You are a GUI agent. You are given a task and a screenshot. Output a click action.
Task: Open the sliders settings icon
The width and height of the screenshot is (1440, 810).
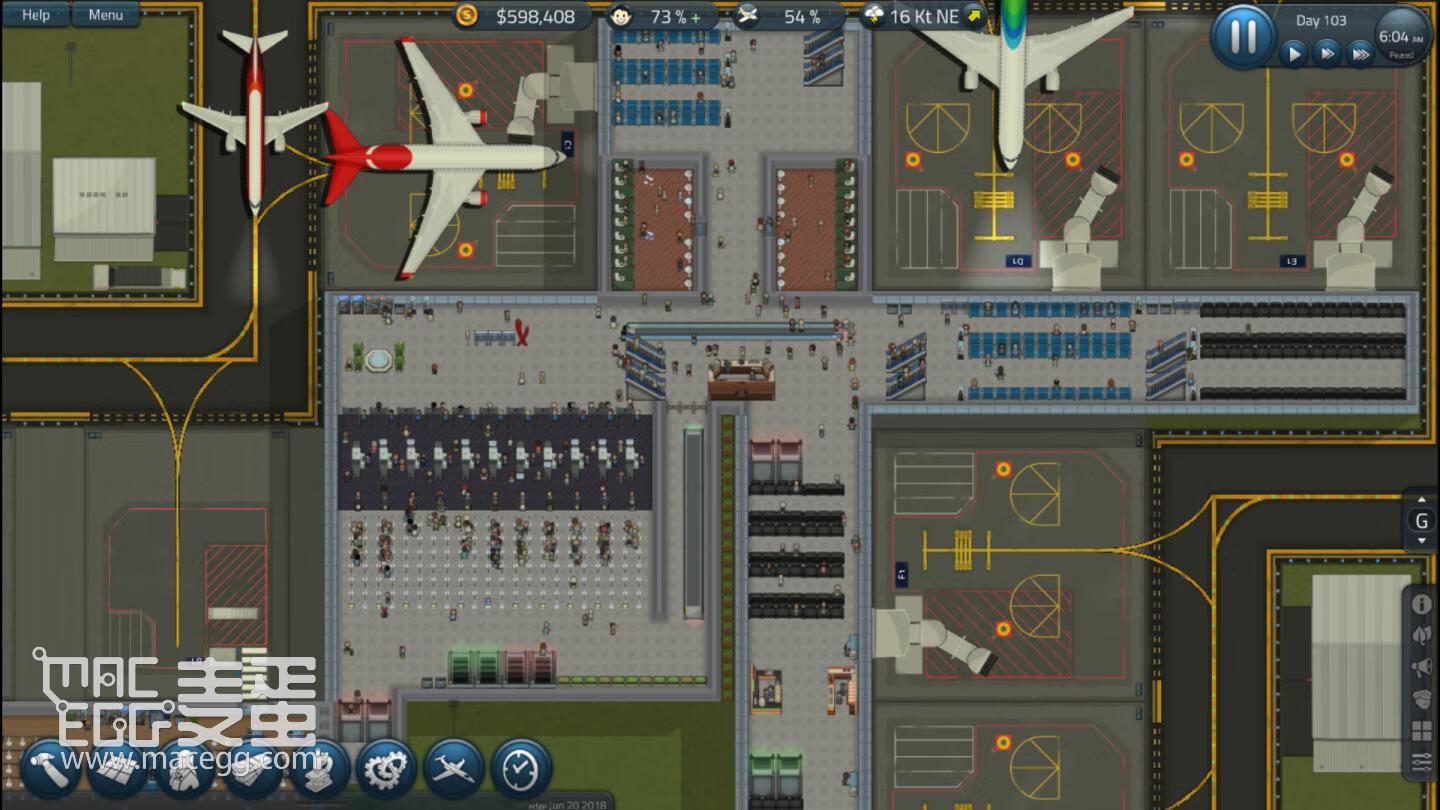[1421, 763]
